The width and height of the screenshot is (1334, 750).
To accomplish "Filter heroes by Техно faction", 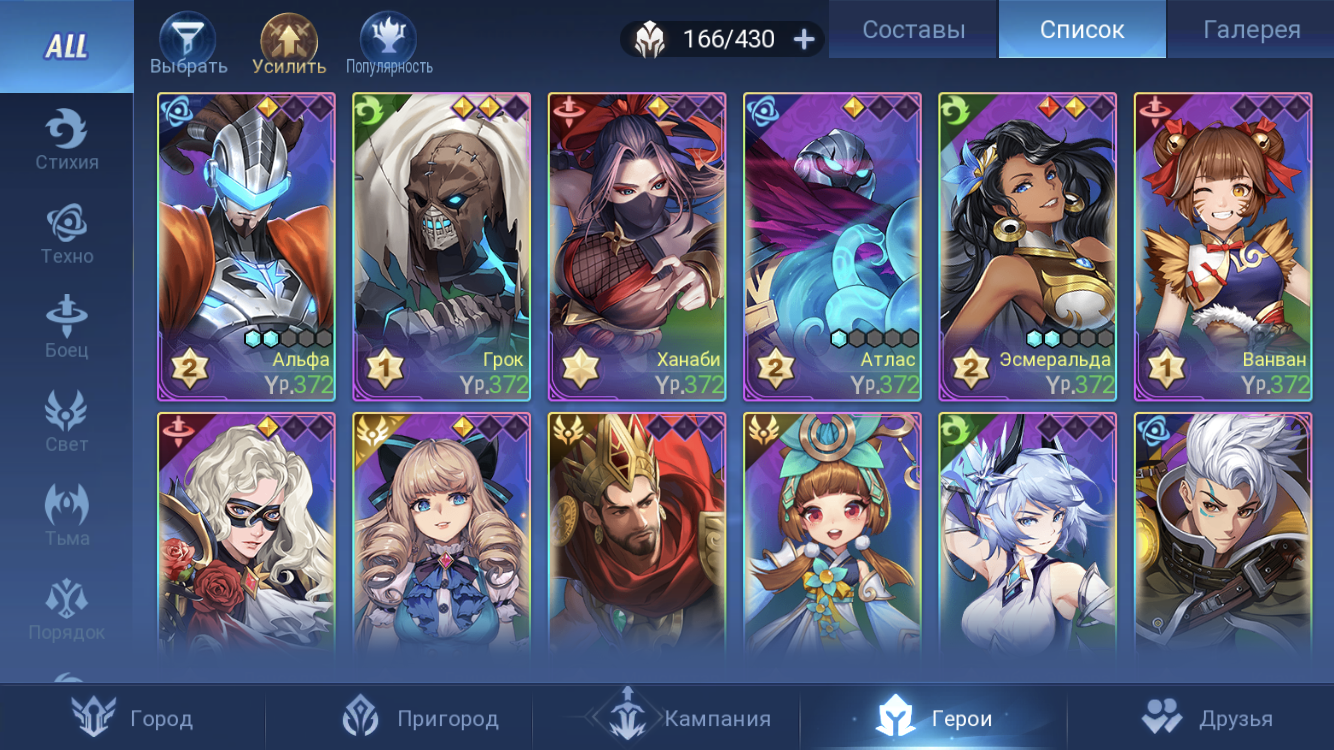I will [67, 234].
